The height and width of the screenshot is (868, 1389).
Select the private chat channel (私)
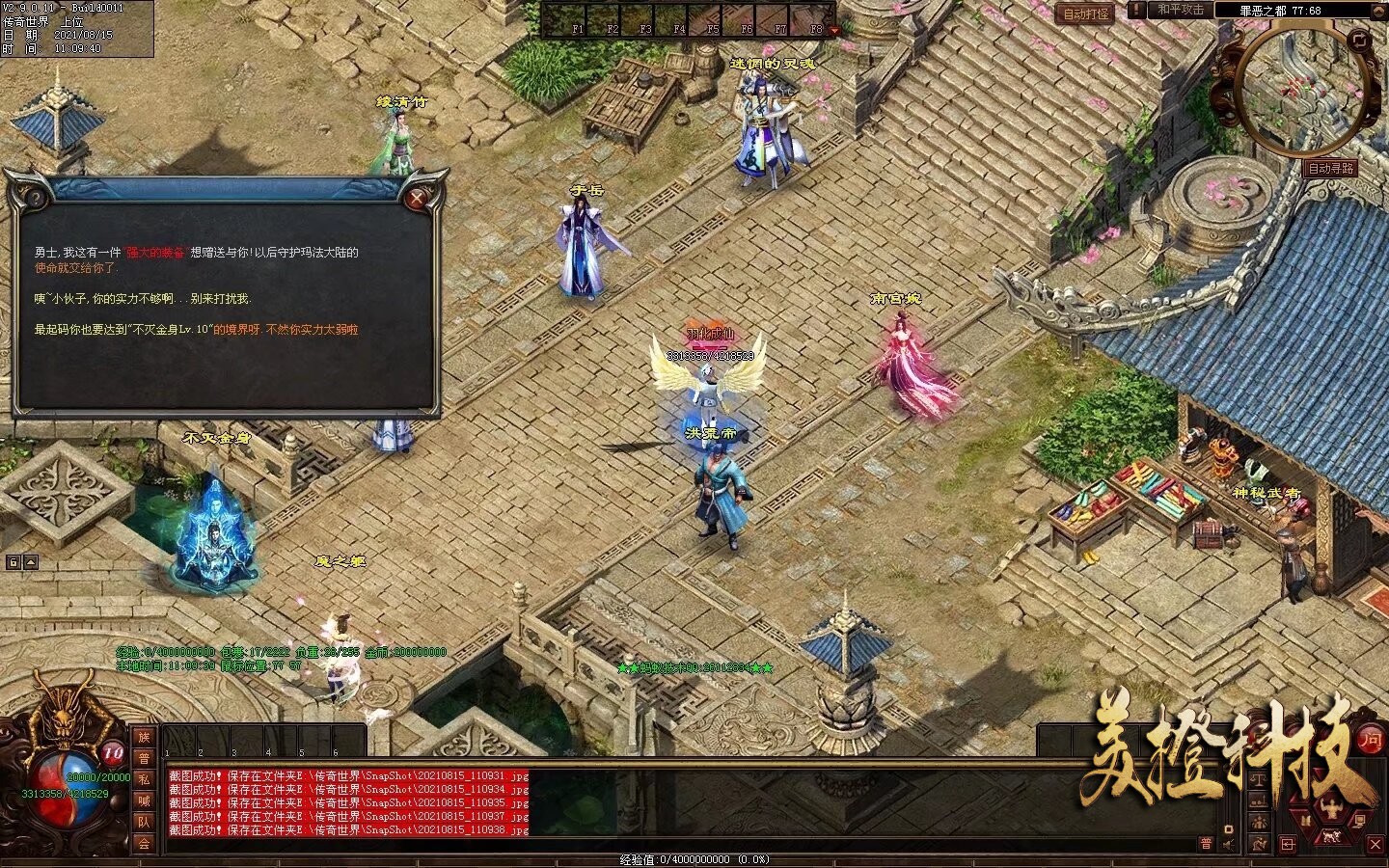(144, 779)
